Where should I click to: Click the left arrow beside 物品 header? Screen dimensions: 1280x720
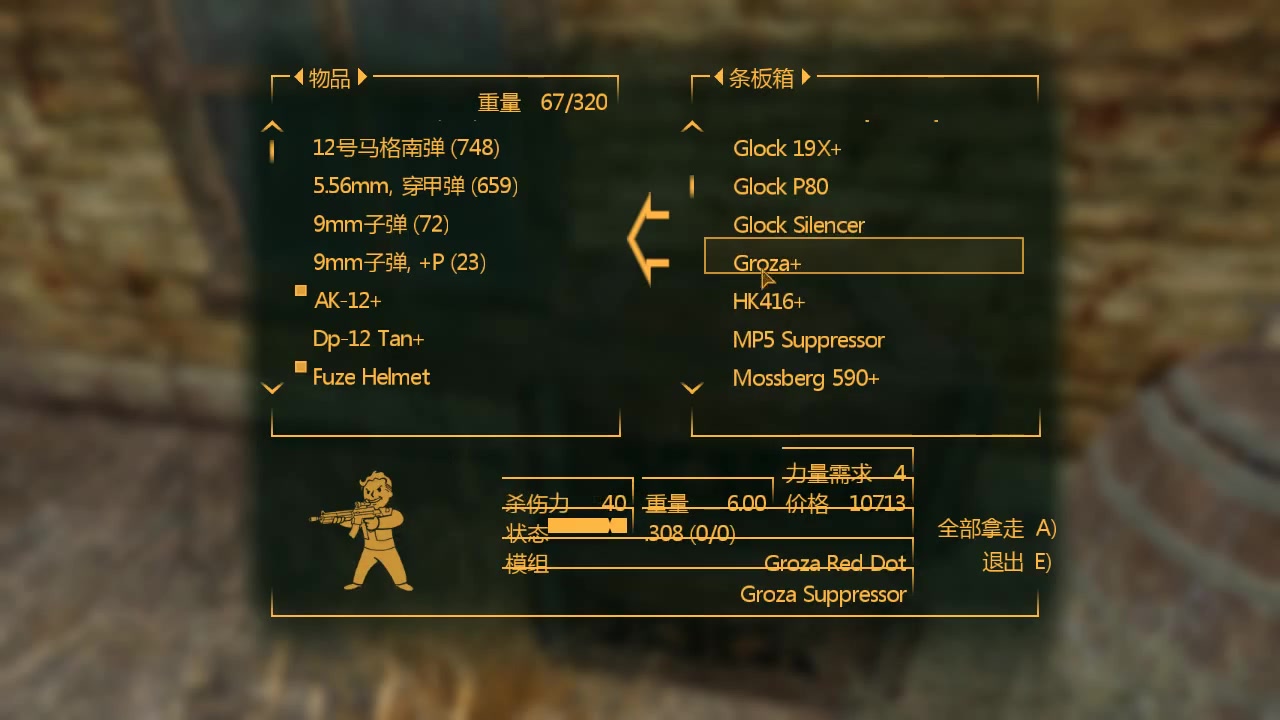coord(297,77)
